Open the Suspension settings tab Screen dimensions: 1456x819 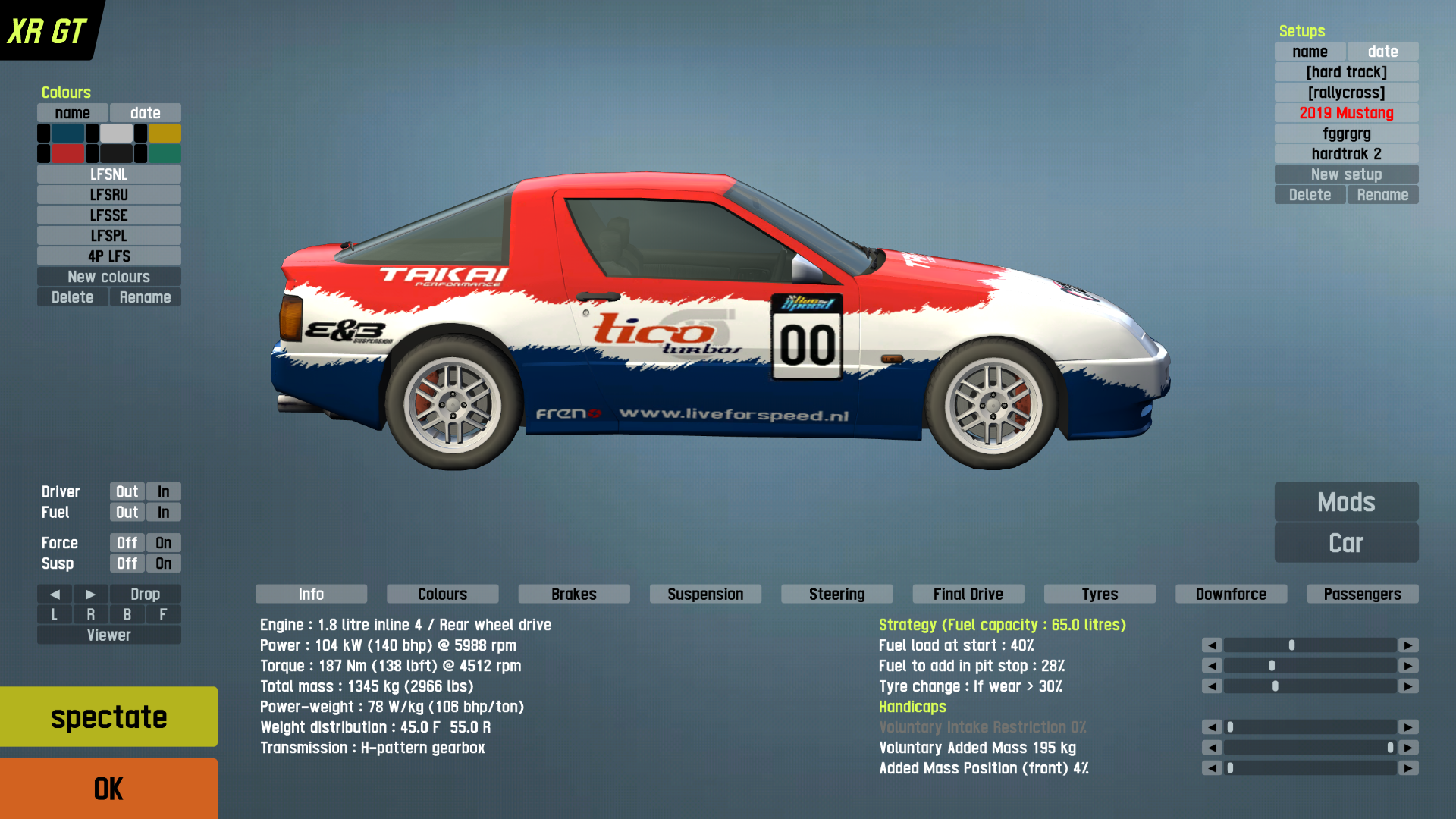click(705, 594)
